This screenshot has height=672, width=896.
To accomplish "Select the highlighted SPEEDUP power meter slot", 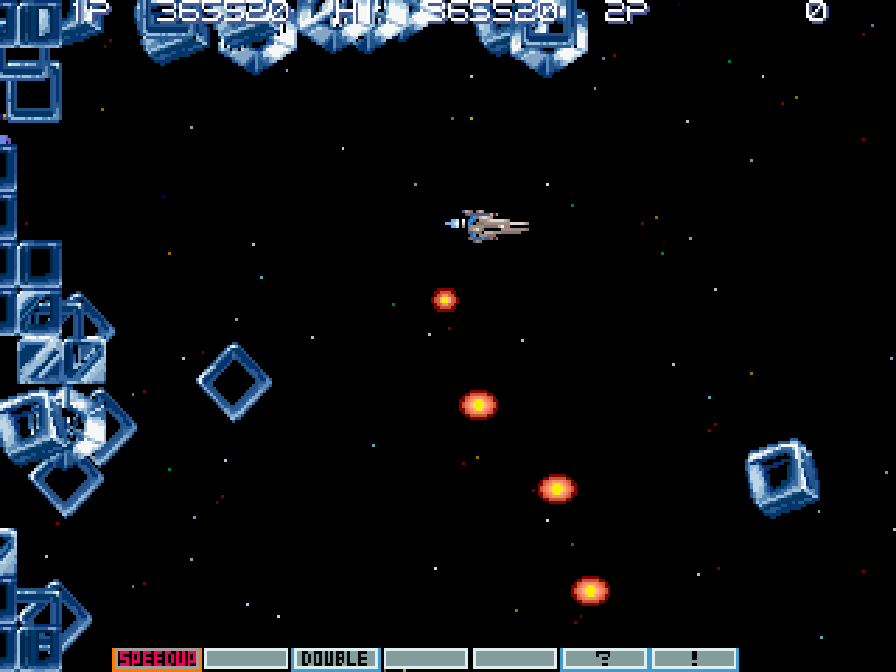I will (x=157, y=659).
